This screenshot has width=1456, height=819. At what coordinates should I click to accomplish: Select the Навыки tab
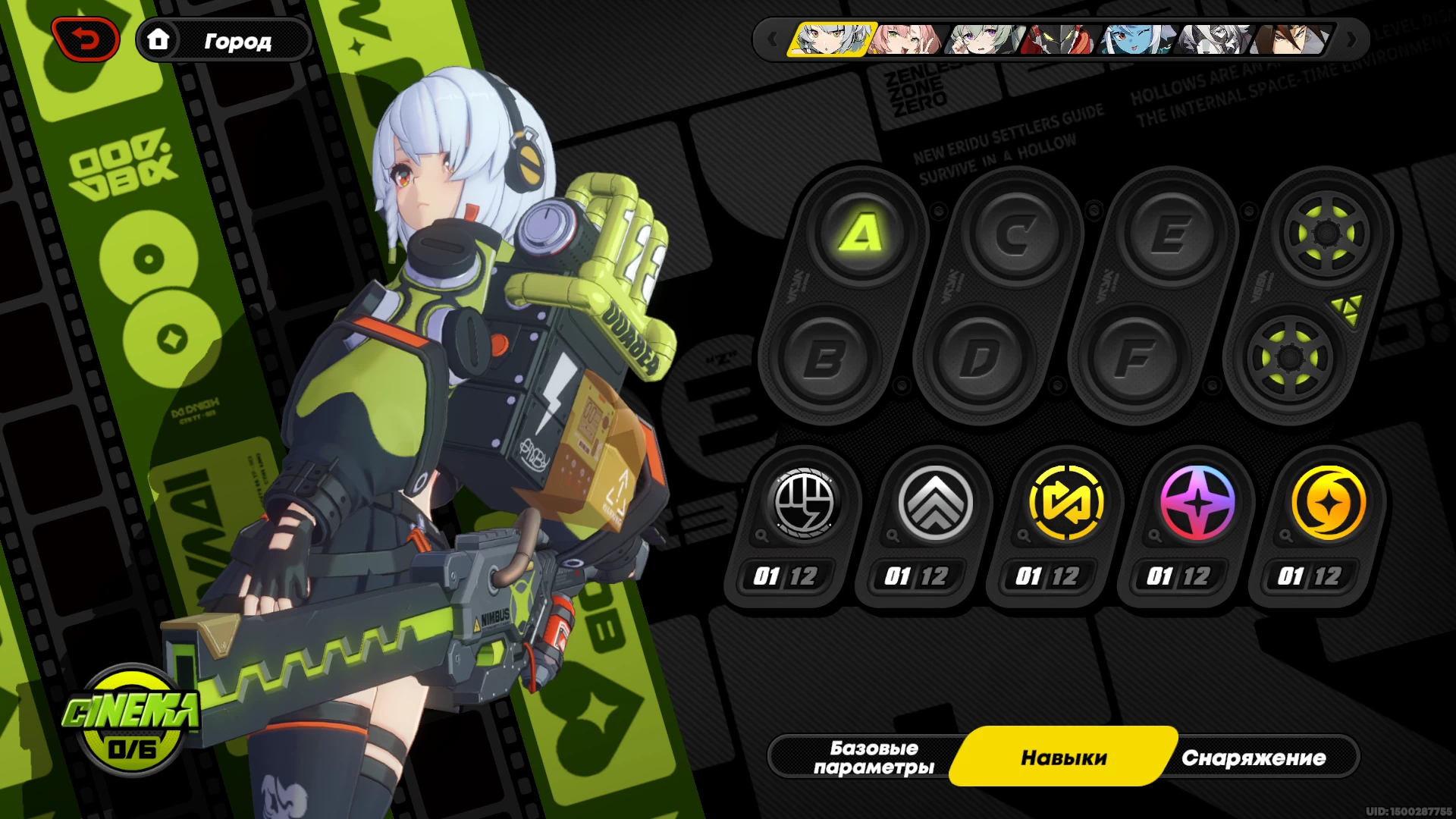1063,757
